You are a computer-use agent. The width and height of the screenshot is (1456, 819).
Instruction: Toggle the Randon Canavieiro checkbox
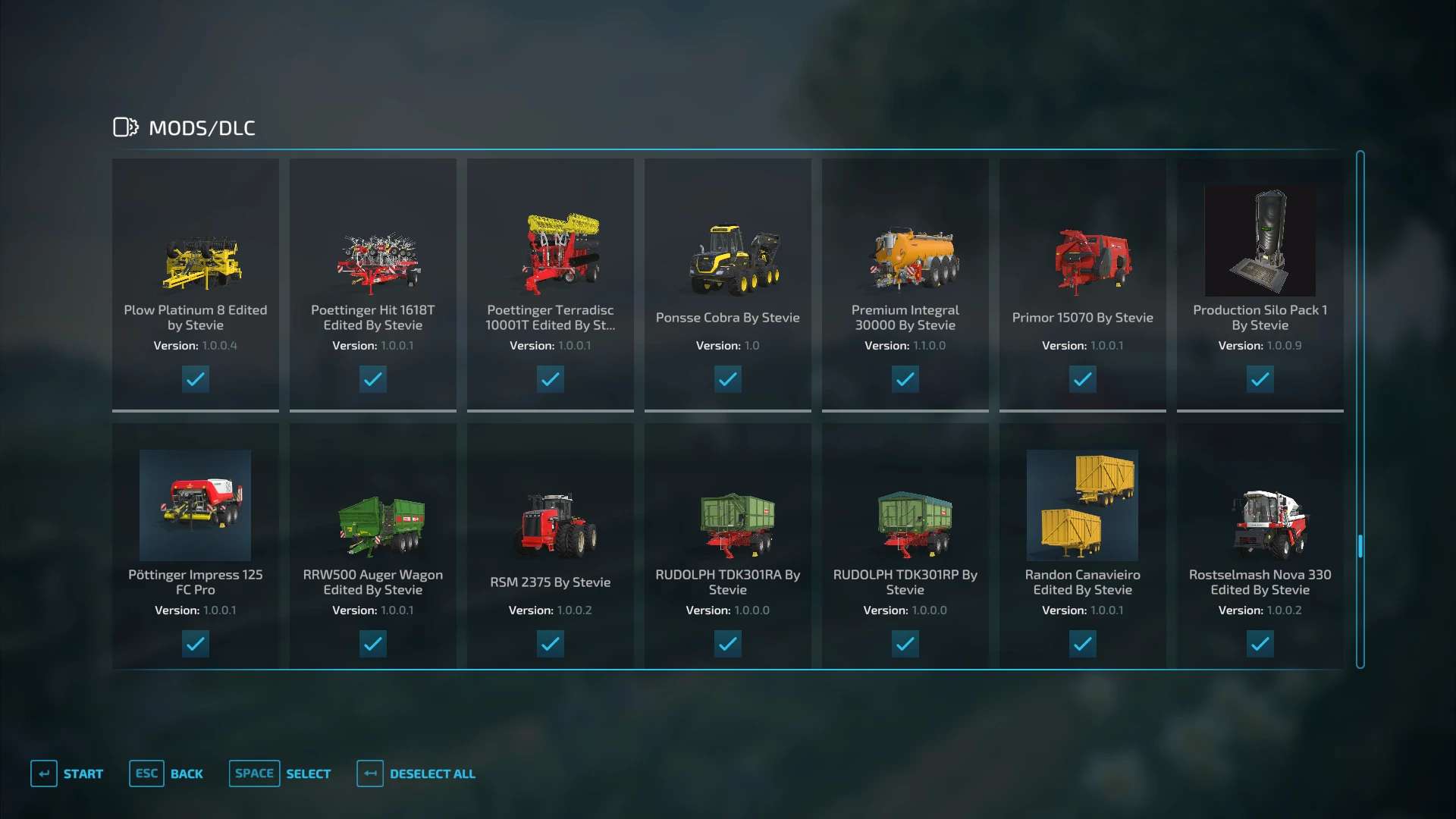[1083, 644]
